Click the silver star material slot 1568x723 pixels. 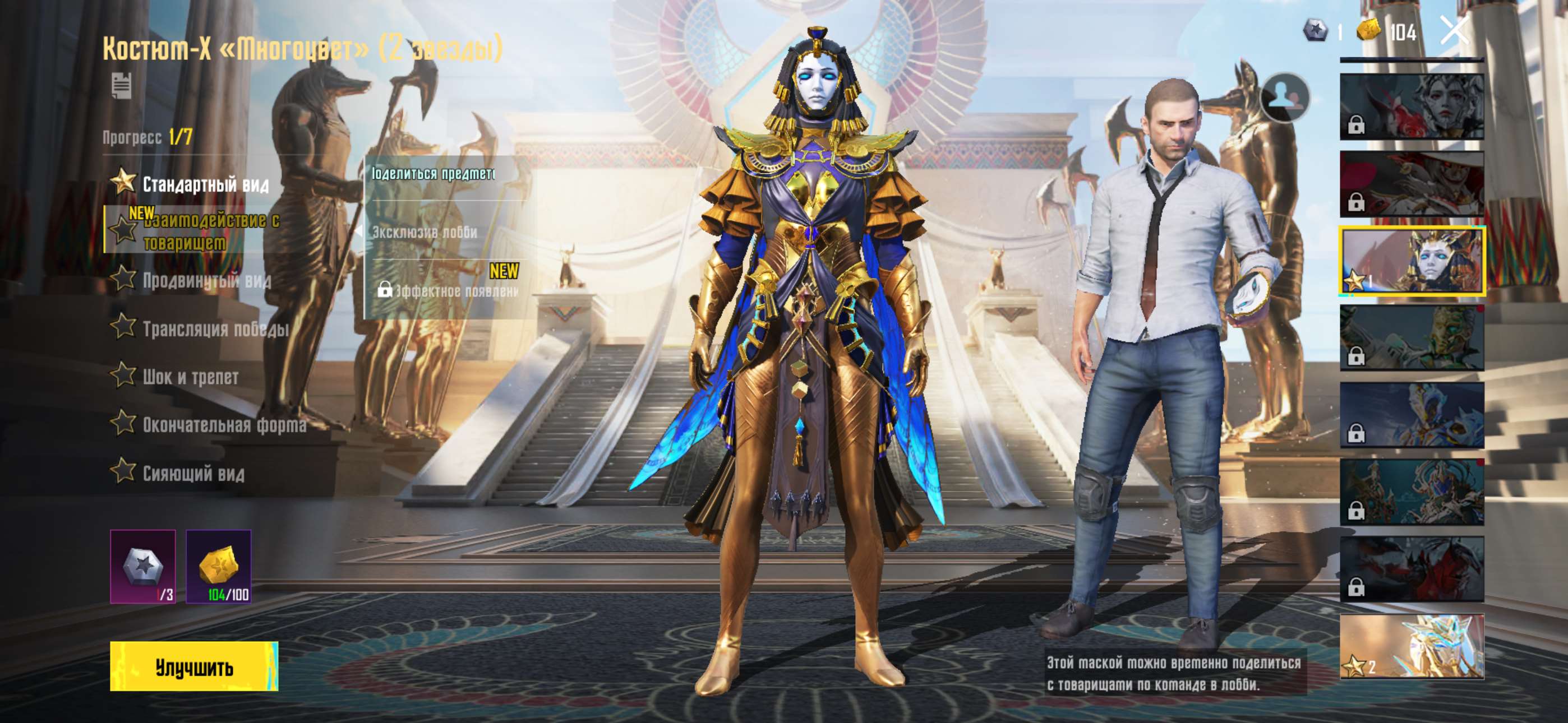(x=143, y=566)
